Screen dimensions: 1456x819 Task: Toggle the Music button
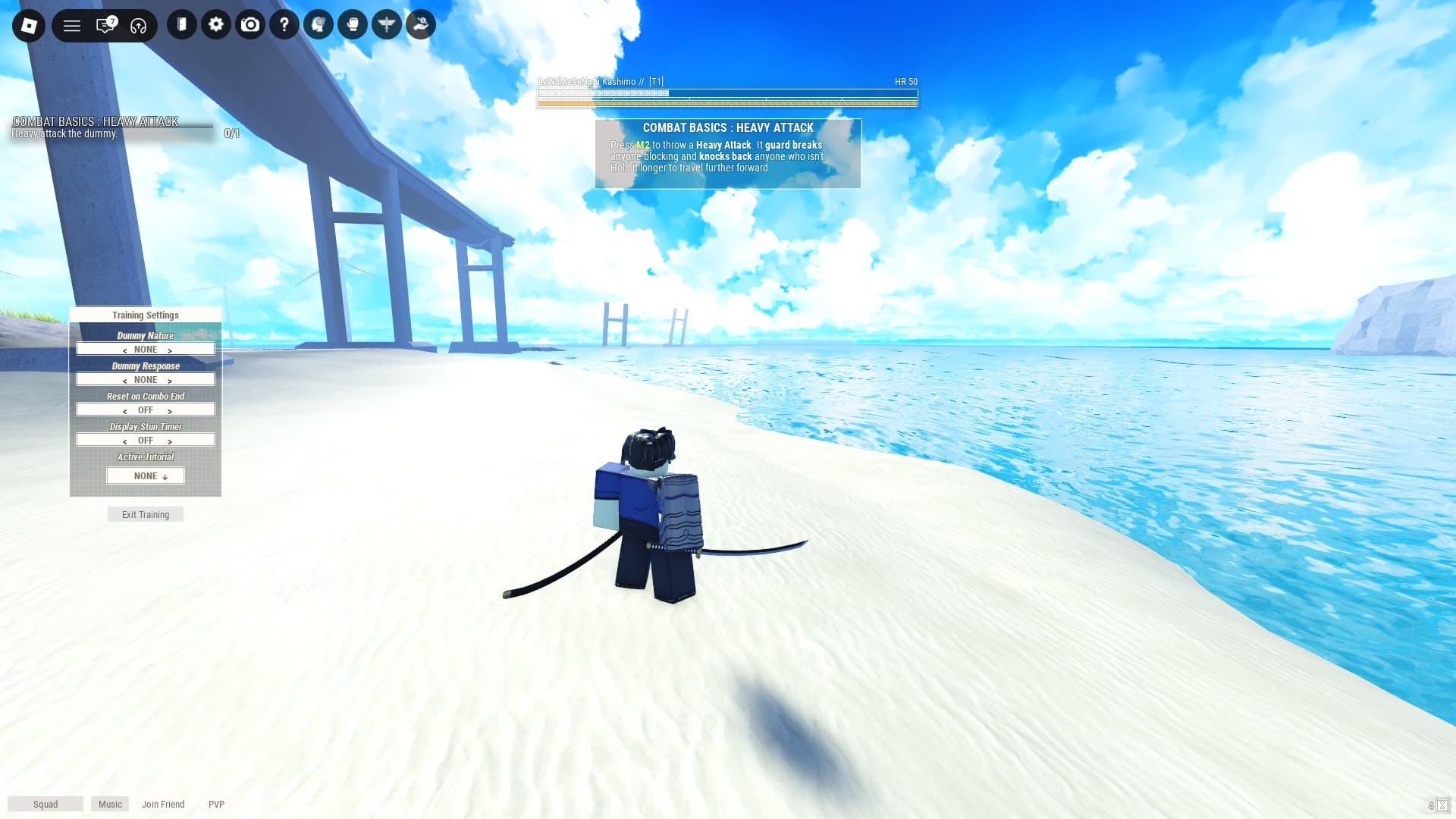[110, 805]
